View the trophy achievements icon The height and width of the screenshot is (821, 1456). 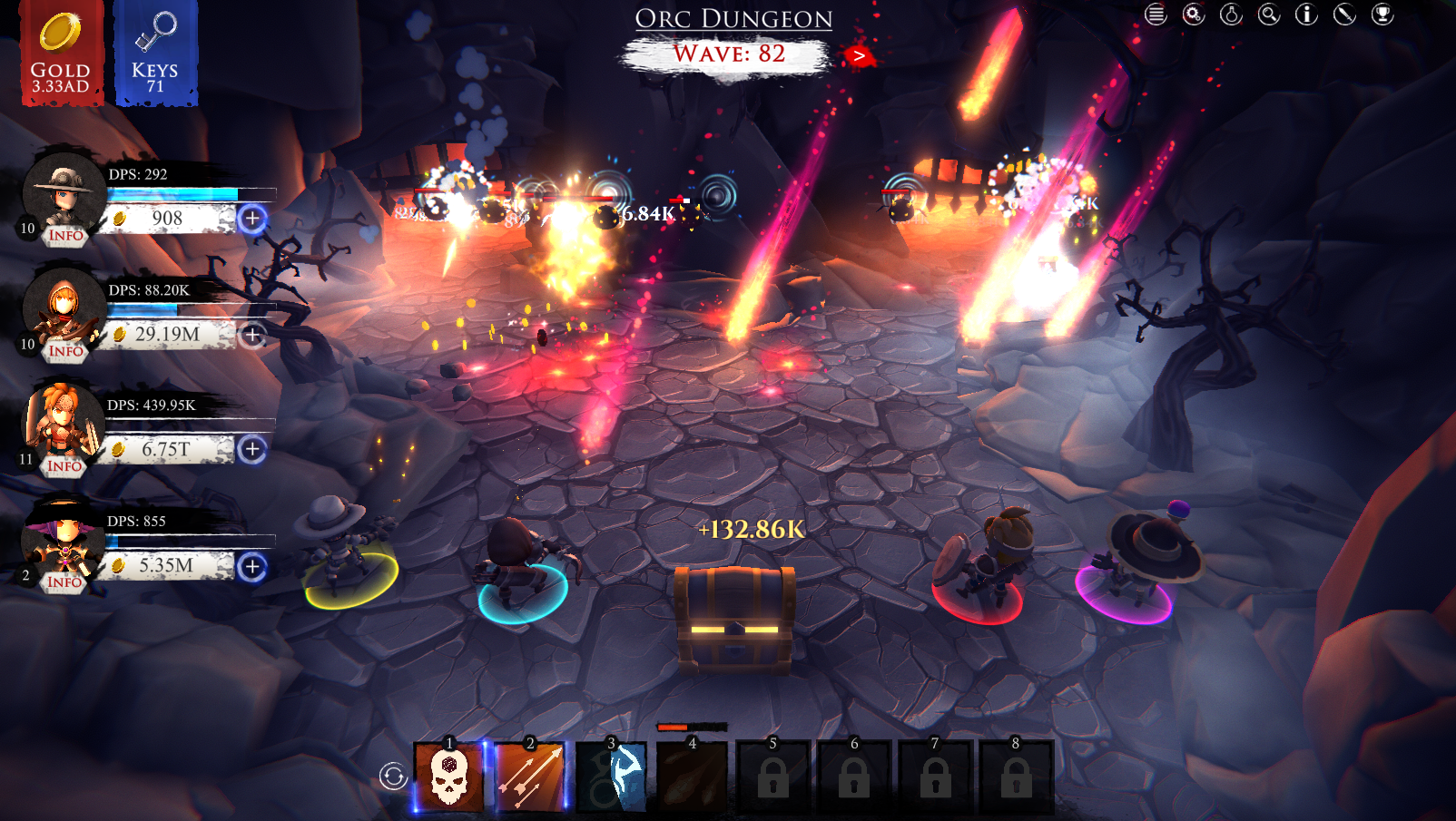(x=1382, y=15)
